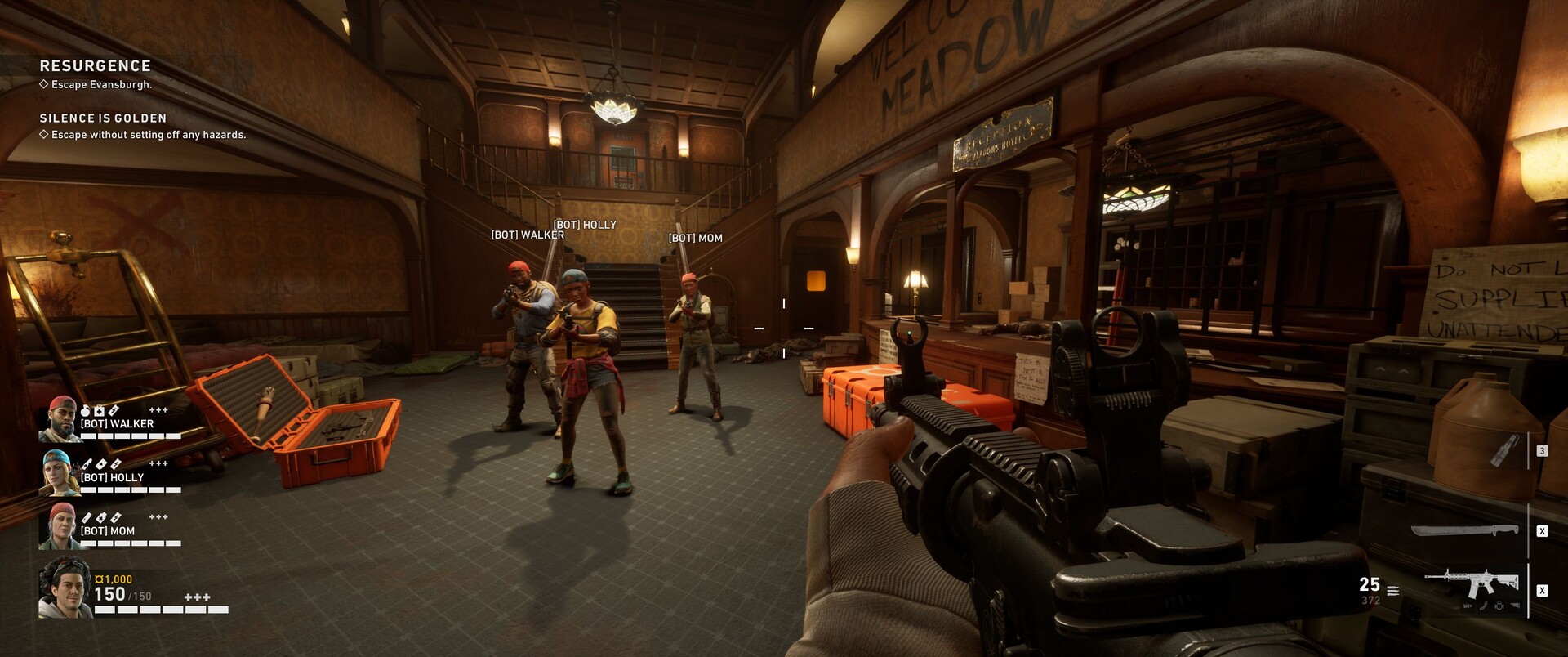1568x657 pixels.
Task: Click the copper currency icon
Action: point(99,579)
